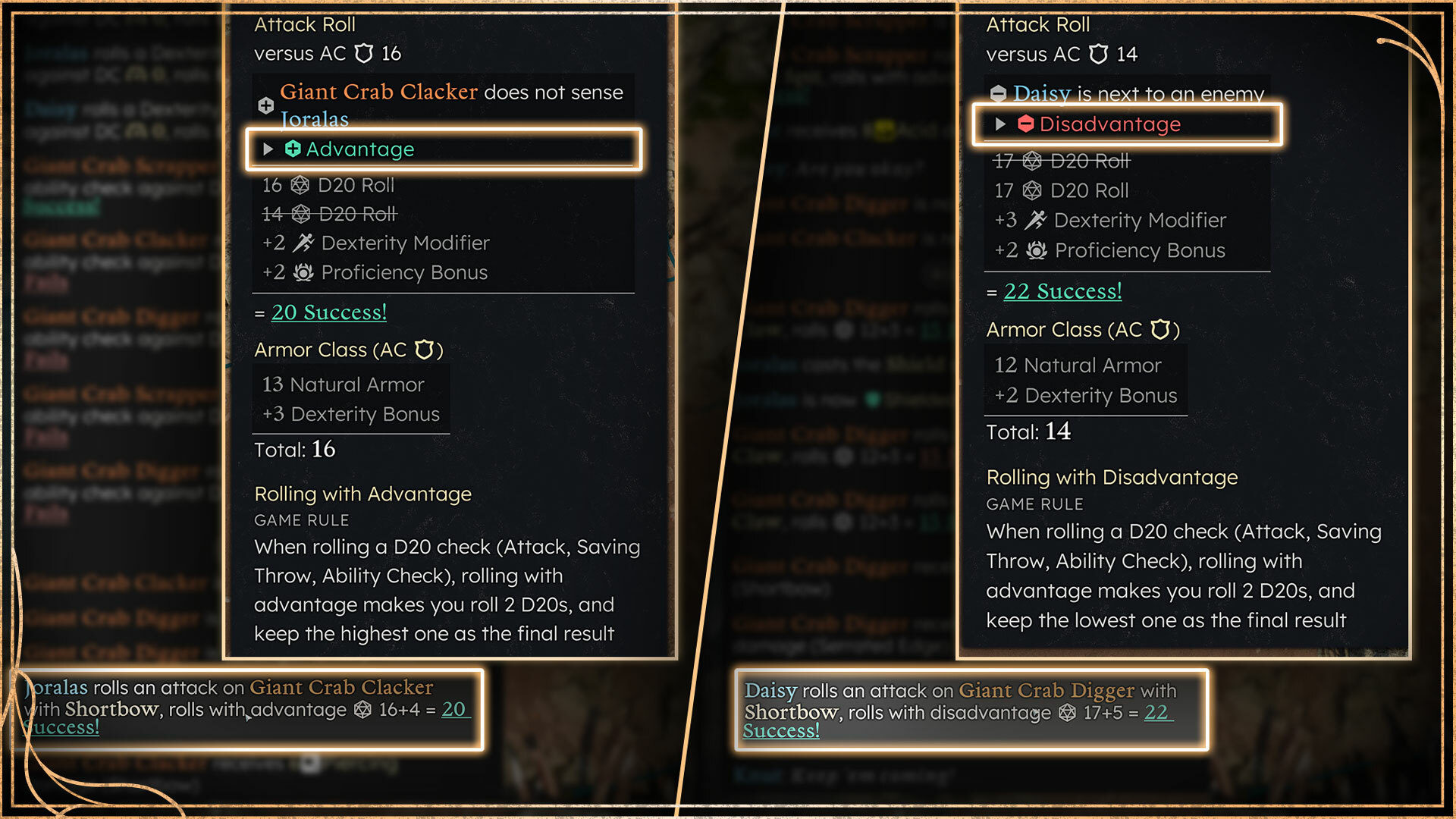The width and height of the screenshot is (1456, 819).
Task: Select the D20 die icon next to "16 D20 Roll"
Action: (x=301, y=185)
